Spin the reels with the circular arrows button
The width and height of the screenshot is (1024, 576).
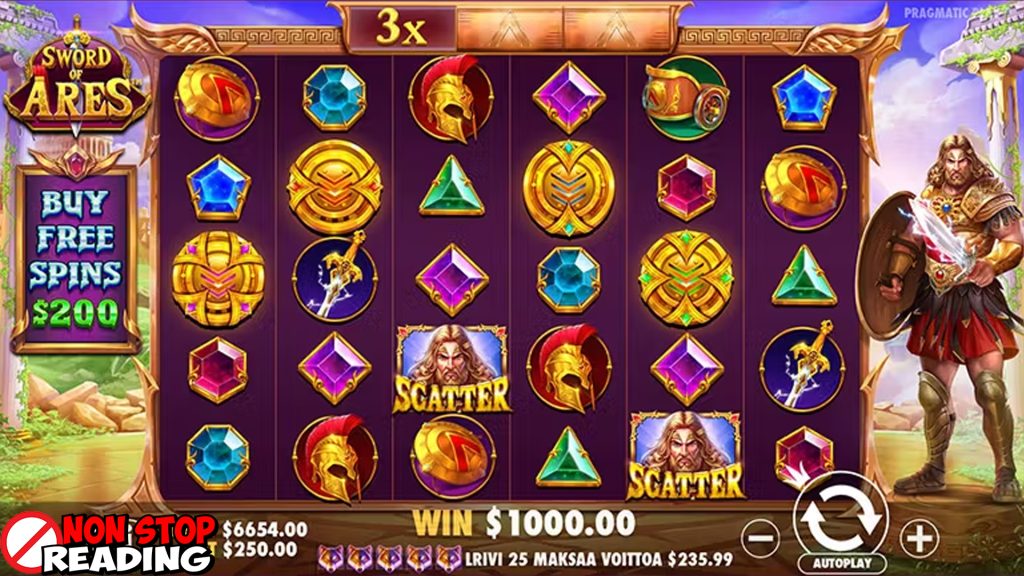point(840,518)
